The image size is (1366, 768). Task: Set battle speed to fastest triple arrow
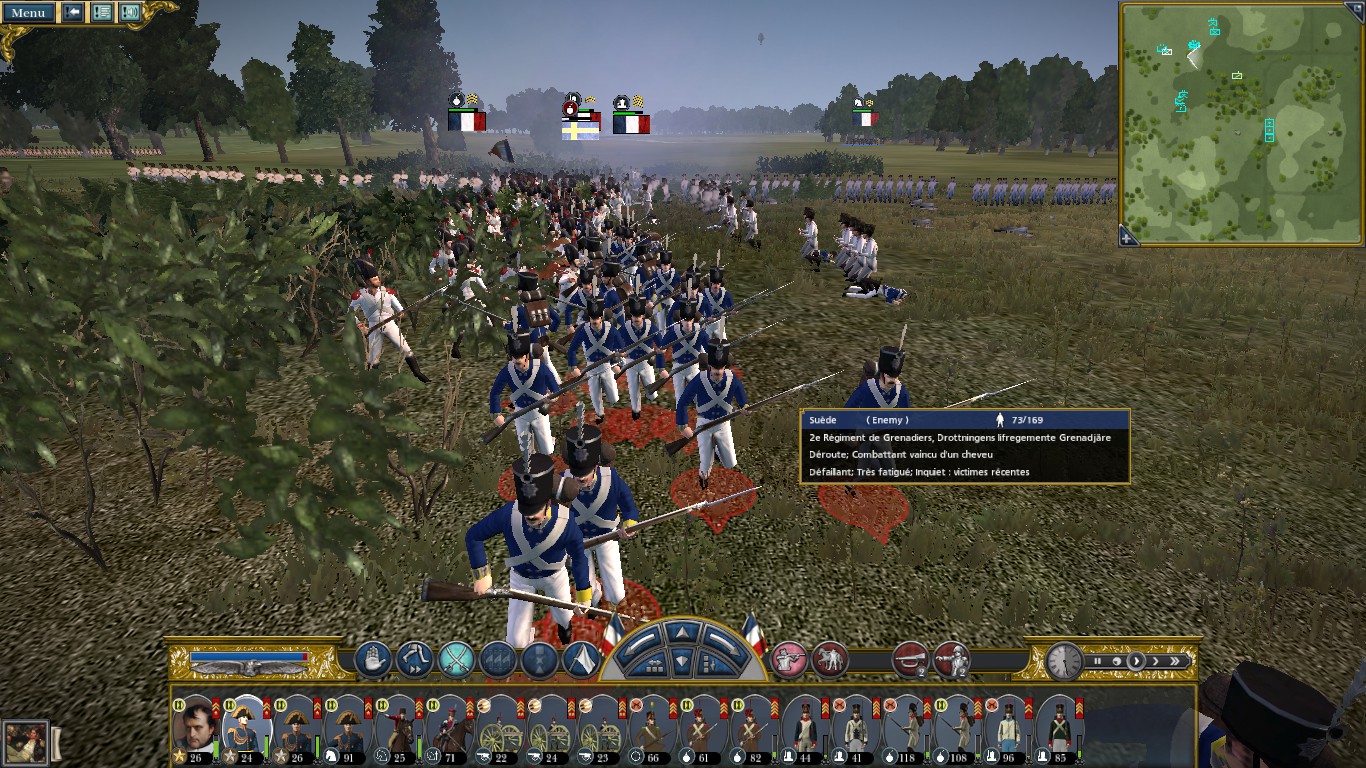coord(1176,661)
